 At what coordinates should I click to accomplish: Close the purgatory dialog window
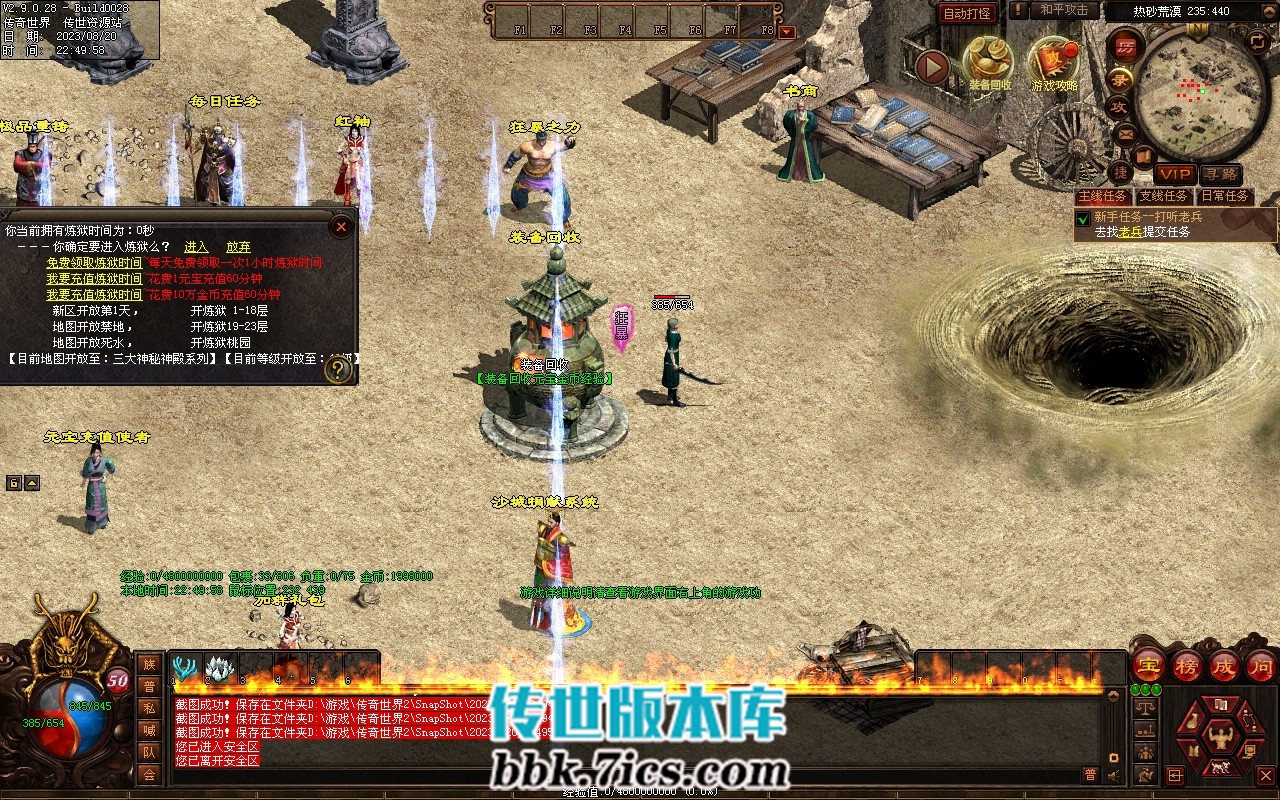click(x=341, y=227)
